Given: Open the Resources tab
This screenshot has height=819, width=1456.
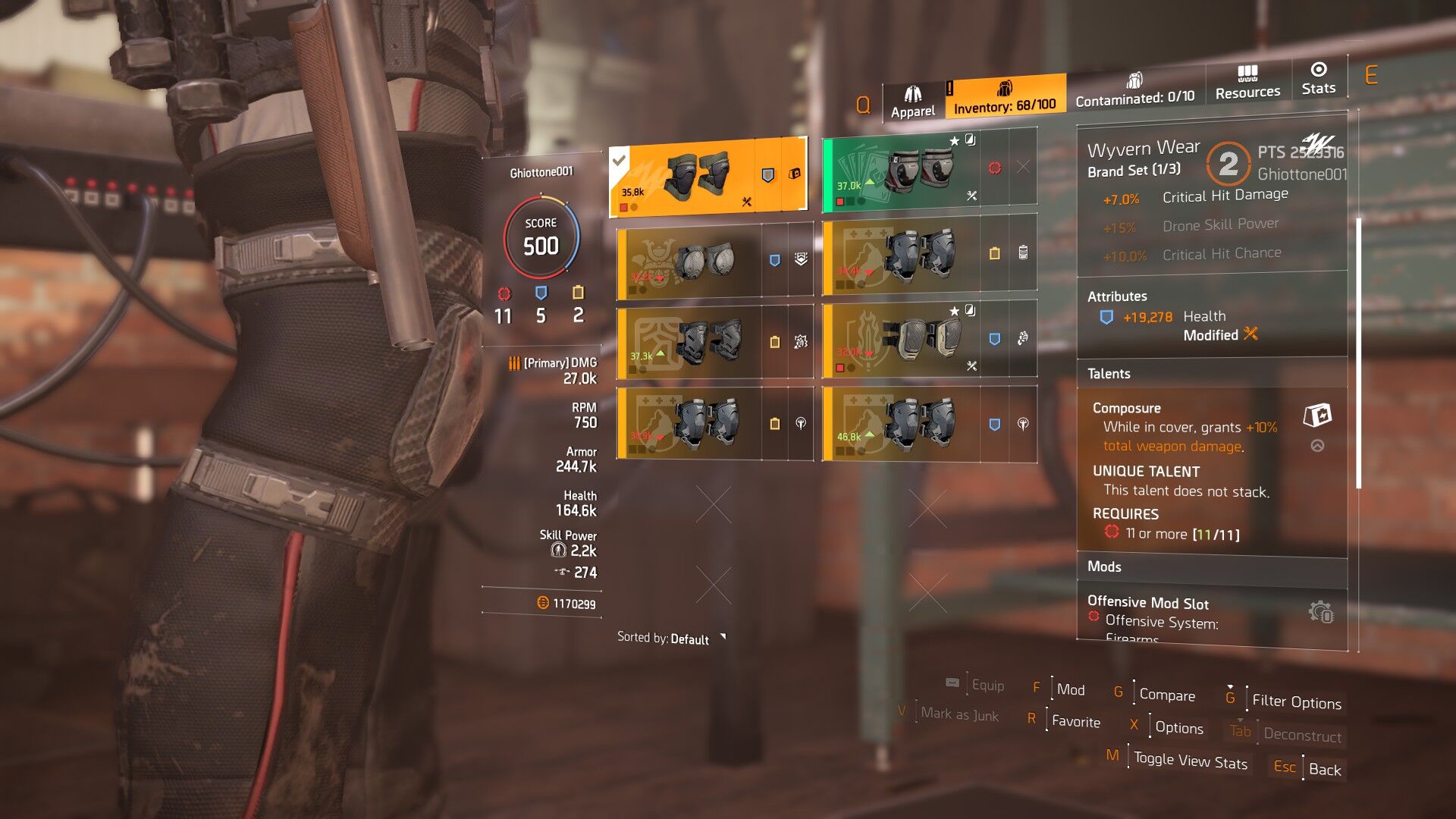Looking at the screenshot, I should 1247,83.
